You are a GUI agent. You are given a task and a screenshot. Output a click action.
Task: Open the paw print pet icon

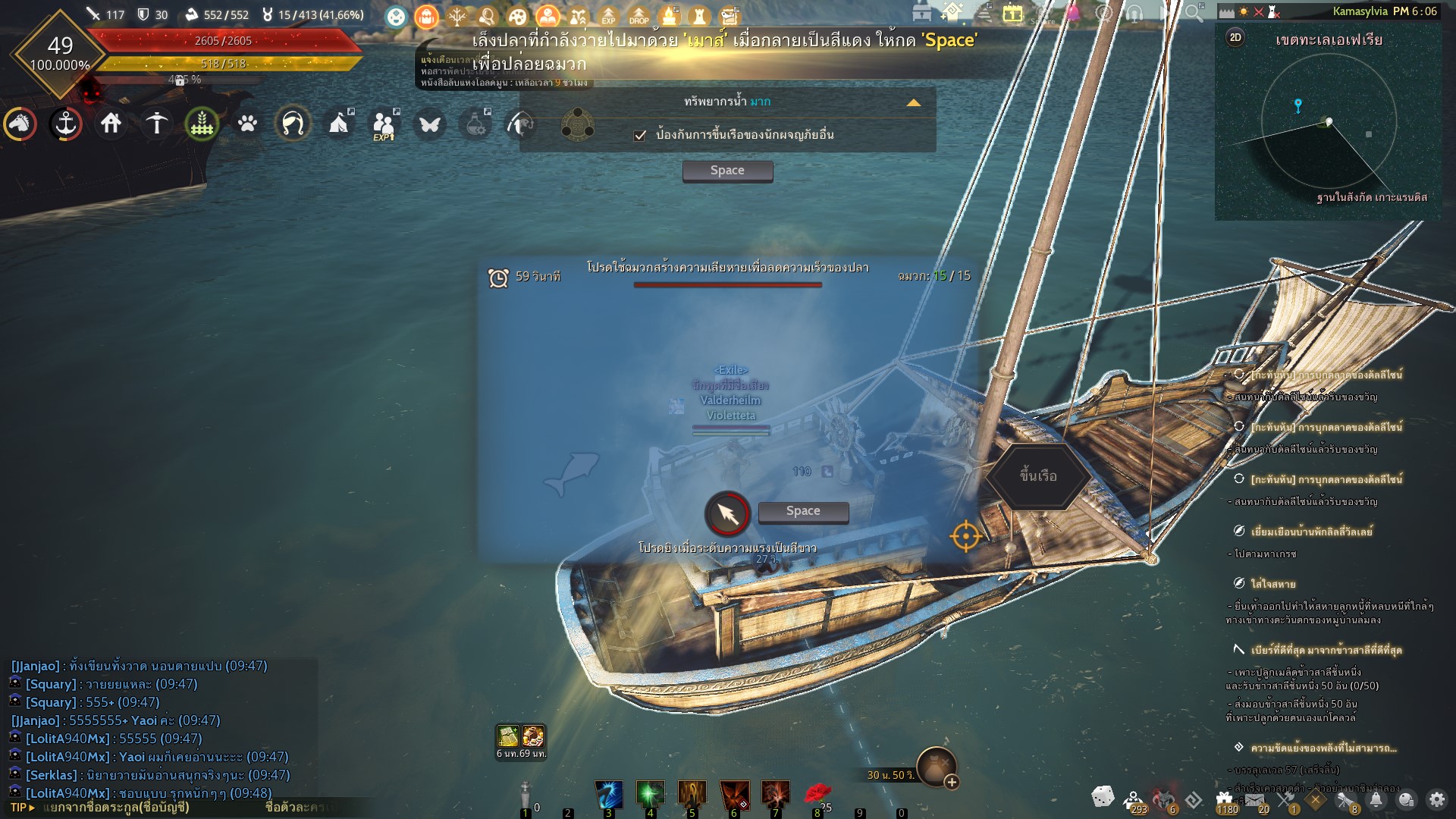click(248, 123)
